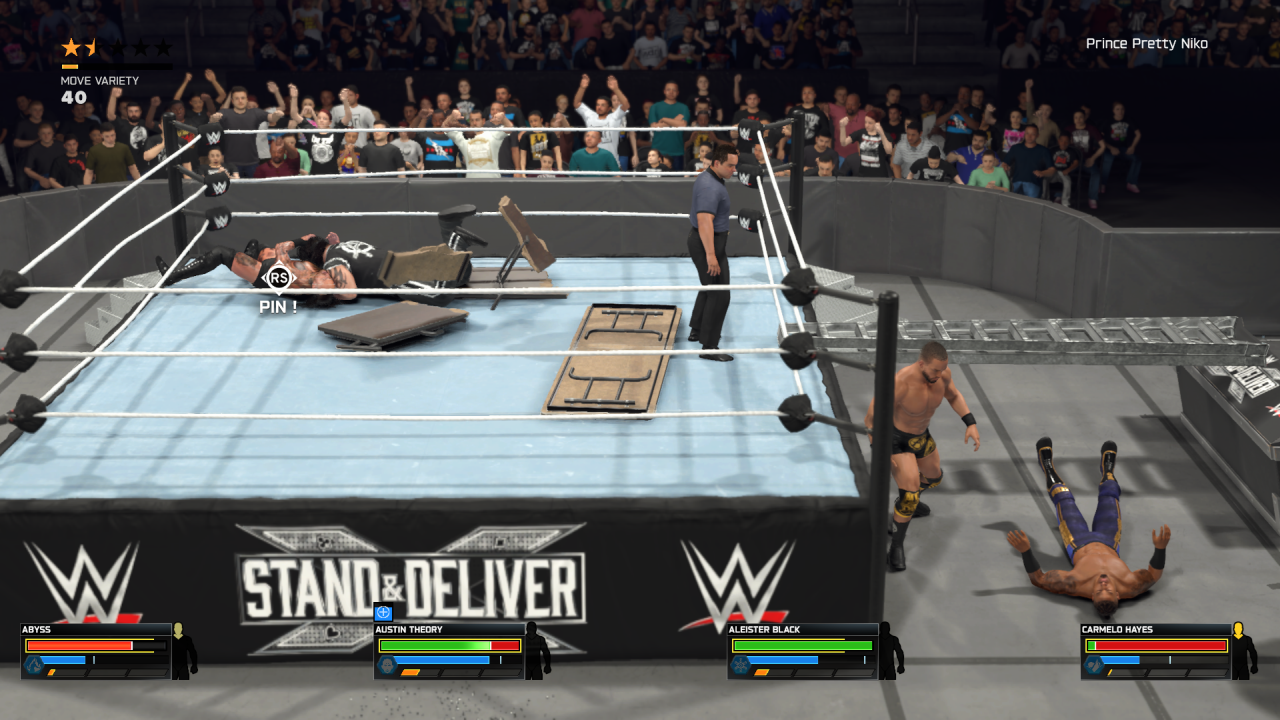Screen dimensions: 1280x720
Task: Select Carmelo Hayes's yellow body damage silhouette
Action: click(x=1244, y=651)
